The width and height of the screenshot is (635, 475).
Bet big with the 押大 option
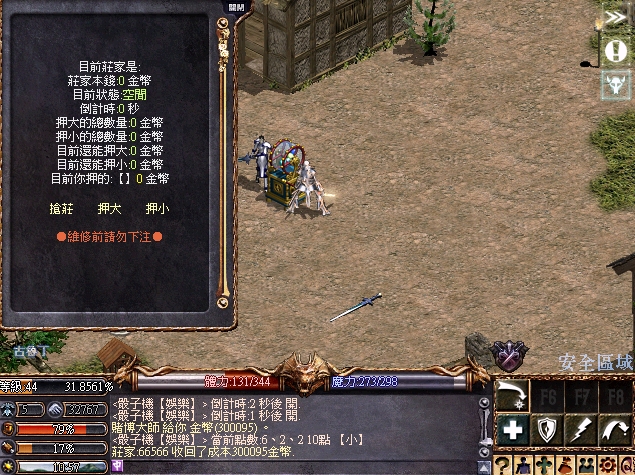tap(109, 208)
